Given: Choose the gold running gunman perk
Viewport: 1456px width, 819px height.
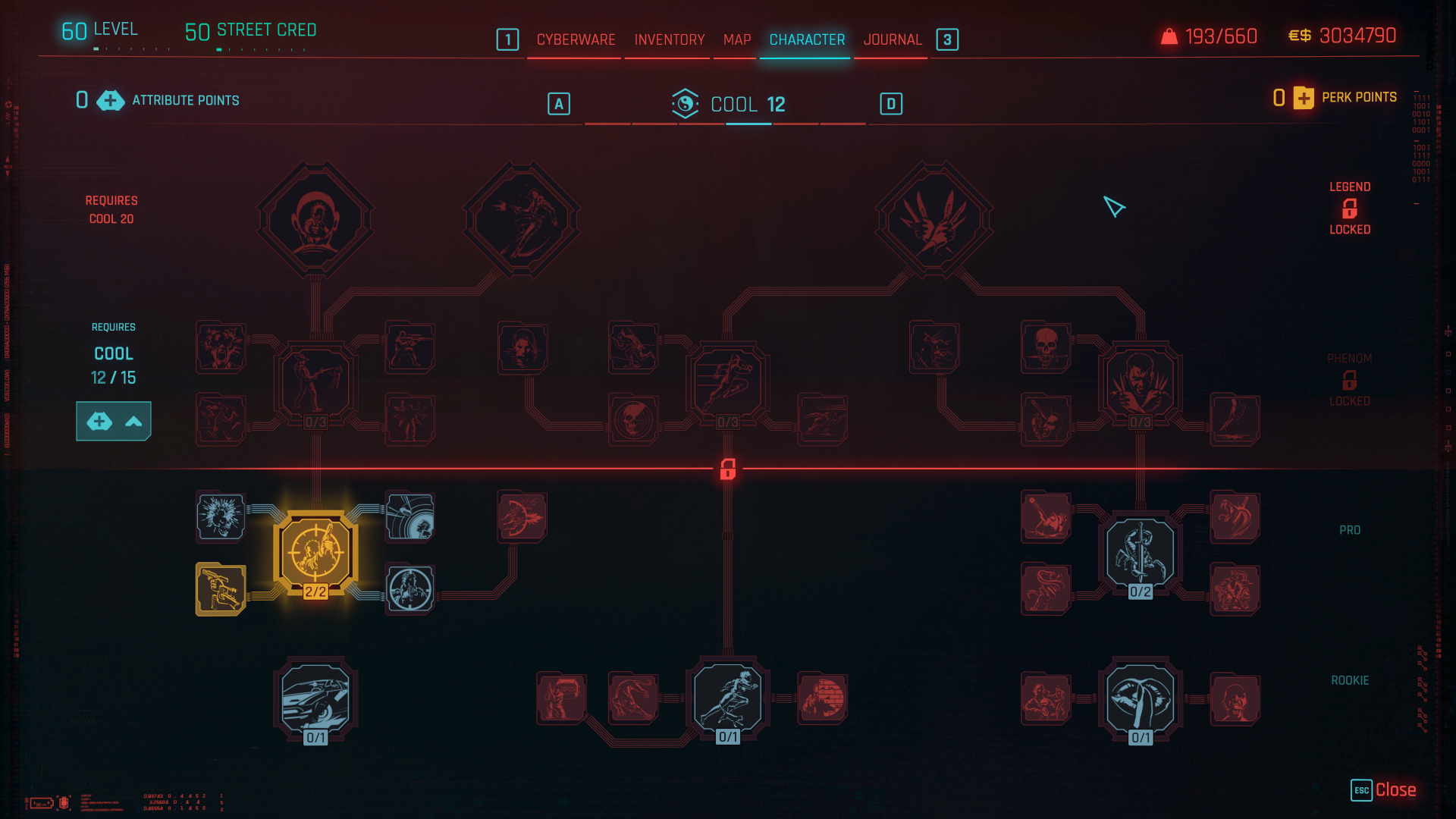Looking at the screenshot, I should 221,589.
